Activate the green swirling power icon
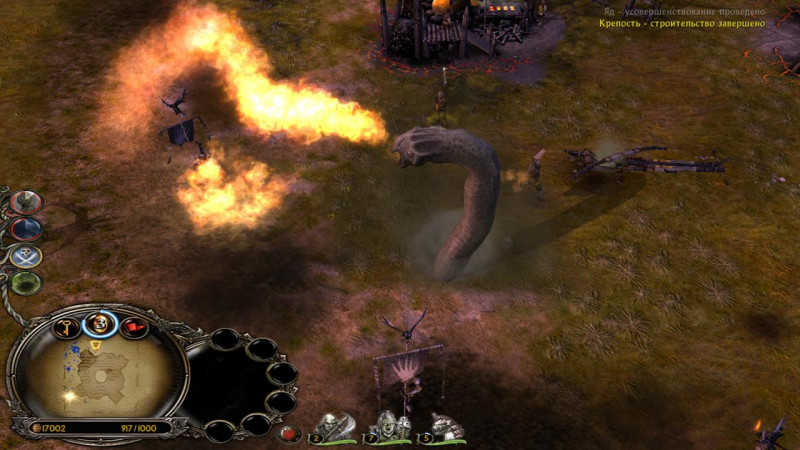This screenshot has height=450, width=800. point(27,282)
